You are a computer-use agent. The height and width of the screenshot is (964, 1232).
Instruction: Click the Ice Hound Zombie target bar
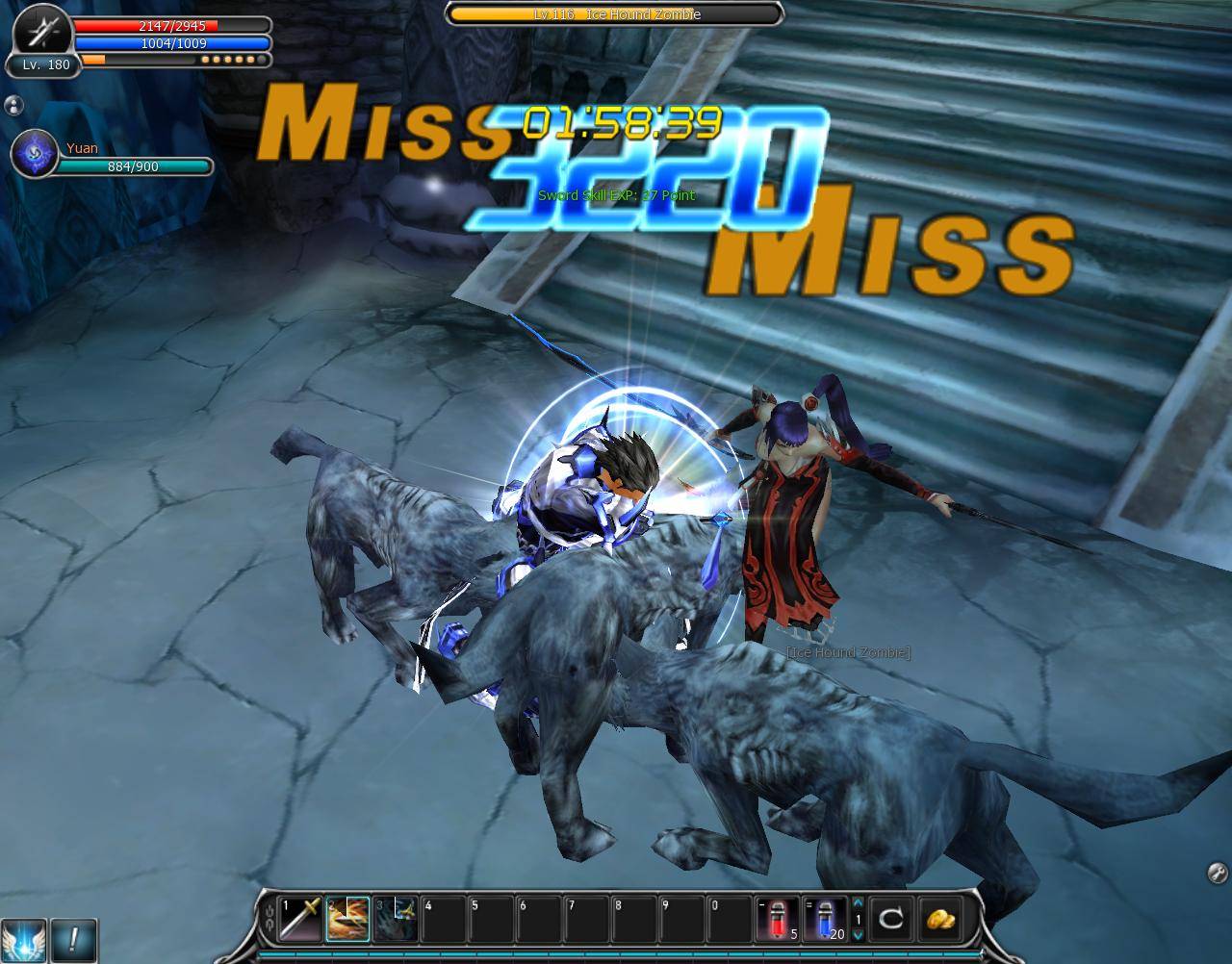point(614,14)
